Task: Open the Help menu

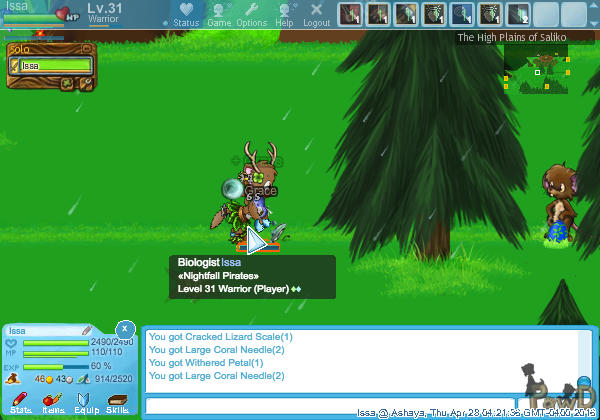Action: (285, 14)
